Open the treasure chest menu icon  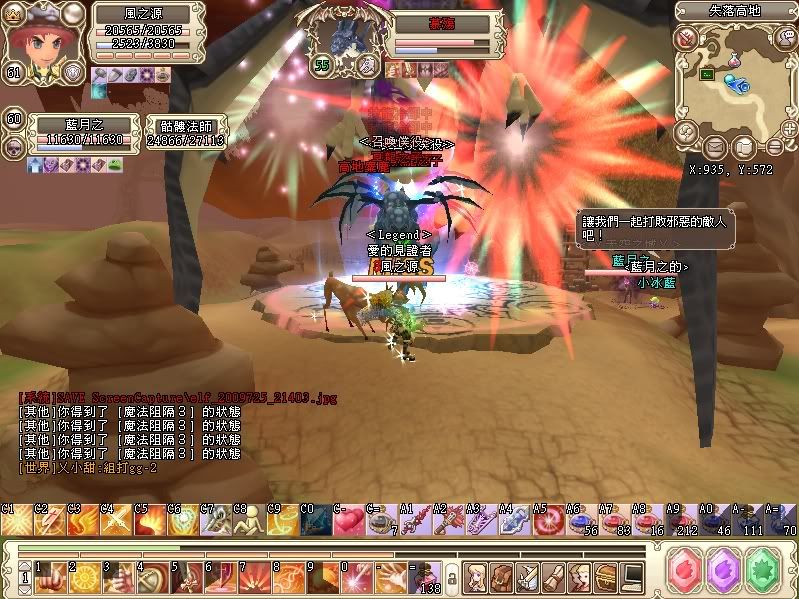(x=606, y=576)
